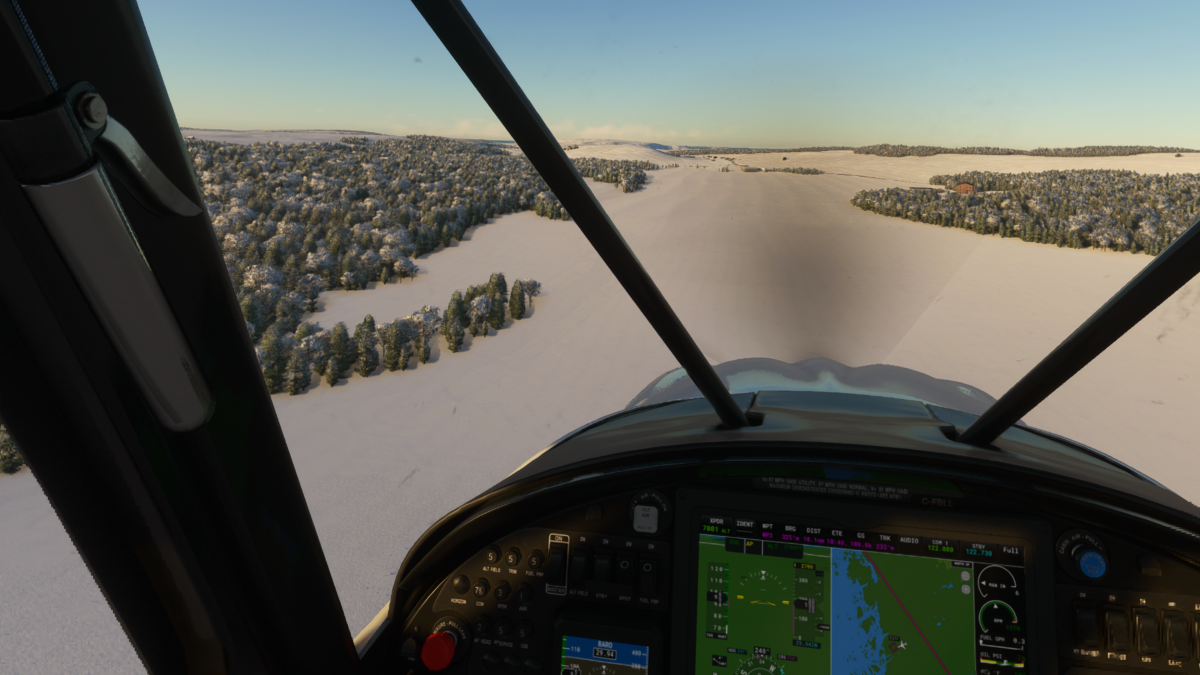This screenshot has width=1200, height=675.
Task: Pull the blue cabin air knob
Action: 1092,563
